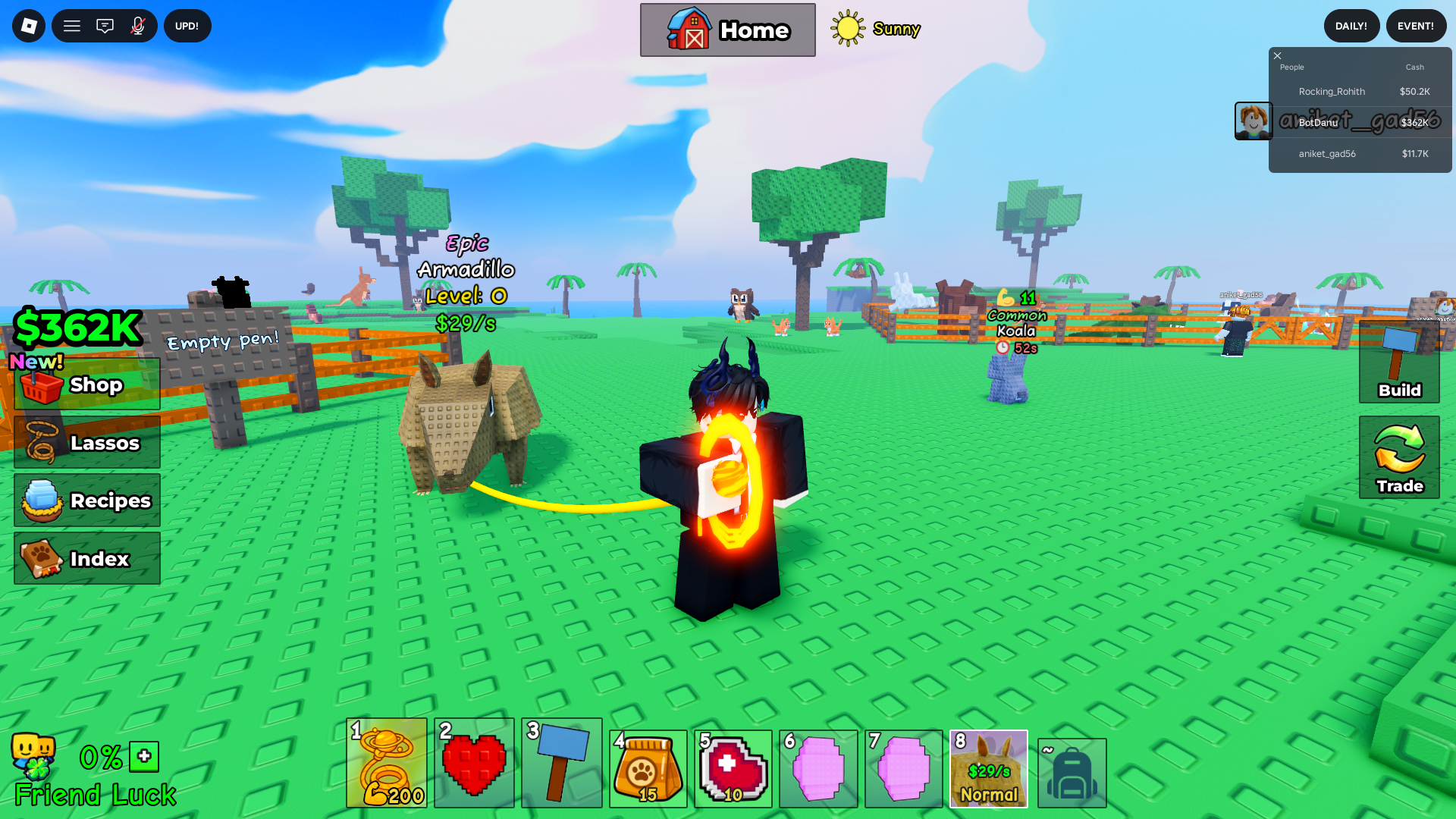
Task: Toggle the chat window open
Action: pos(105,25)
